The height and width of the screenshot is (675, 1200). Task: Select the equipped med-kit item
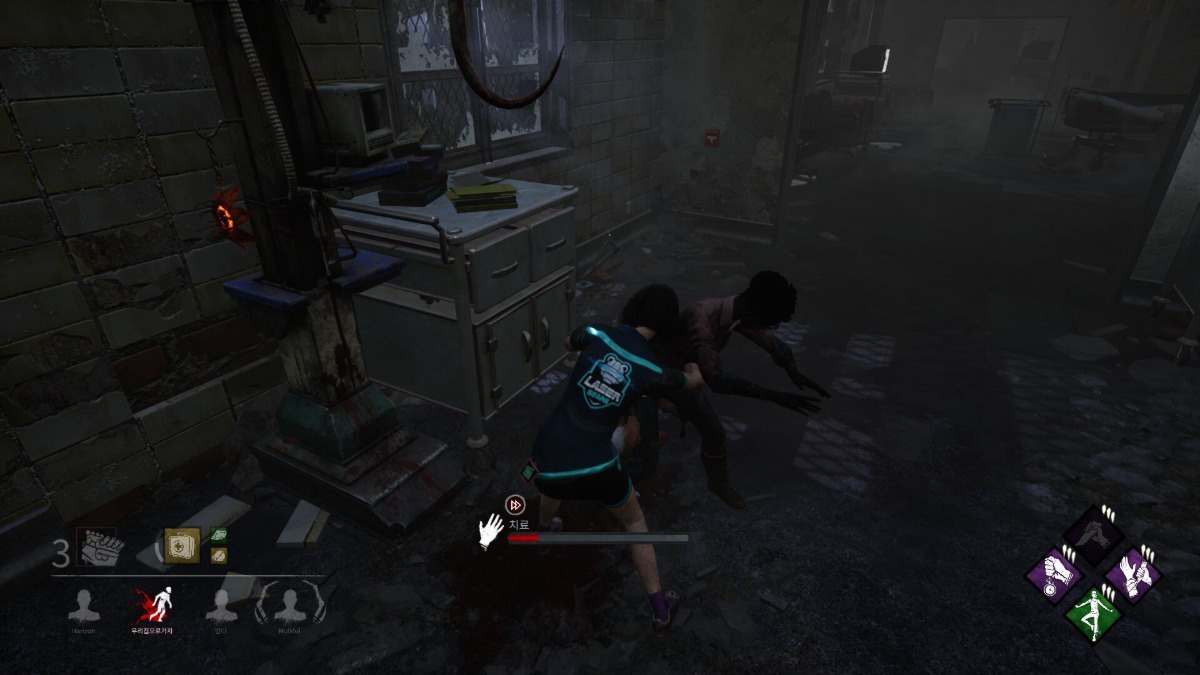click(x=182, y=545)
